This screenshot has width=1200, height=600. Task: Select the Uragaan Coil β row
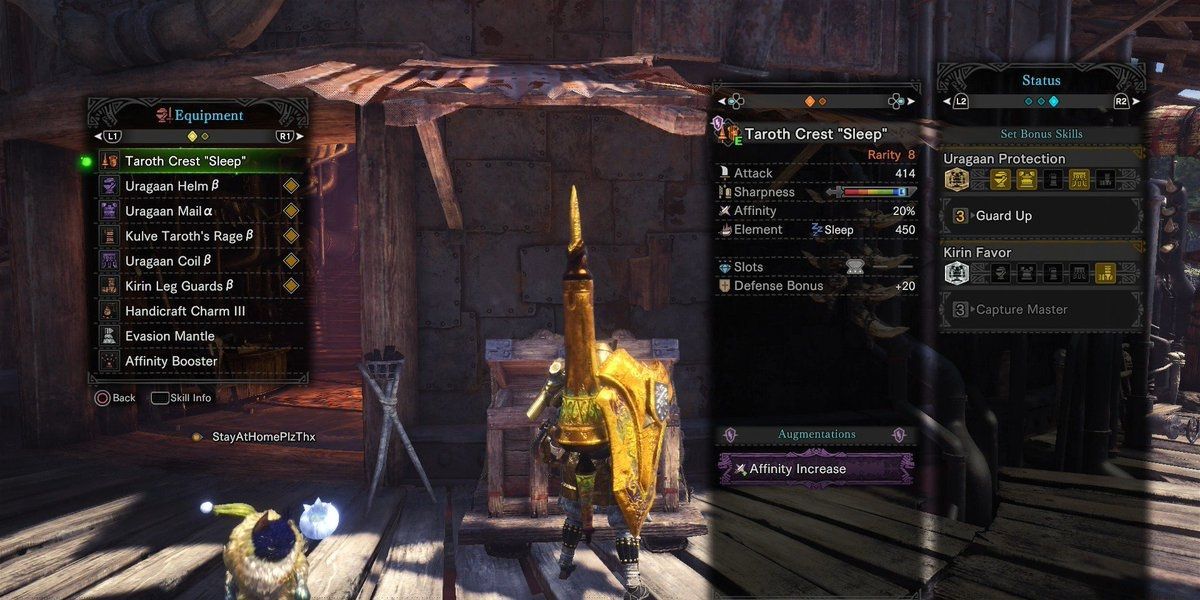tap(168, 261)
